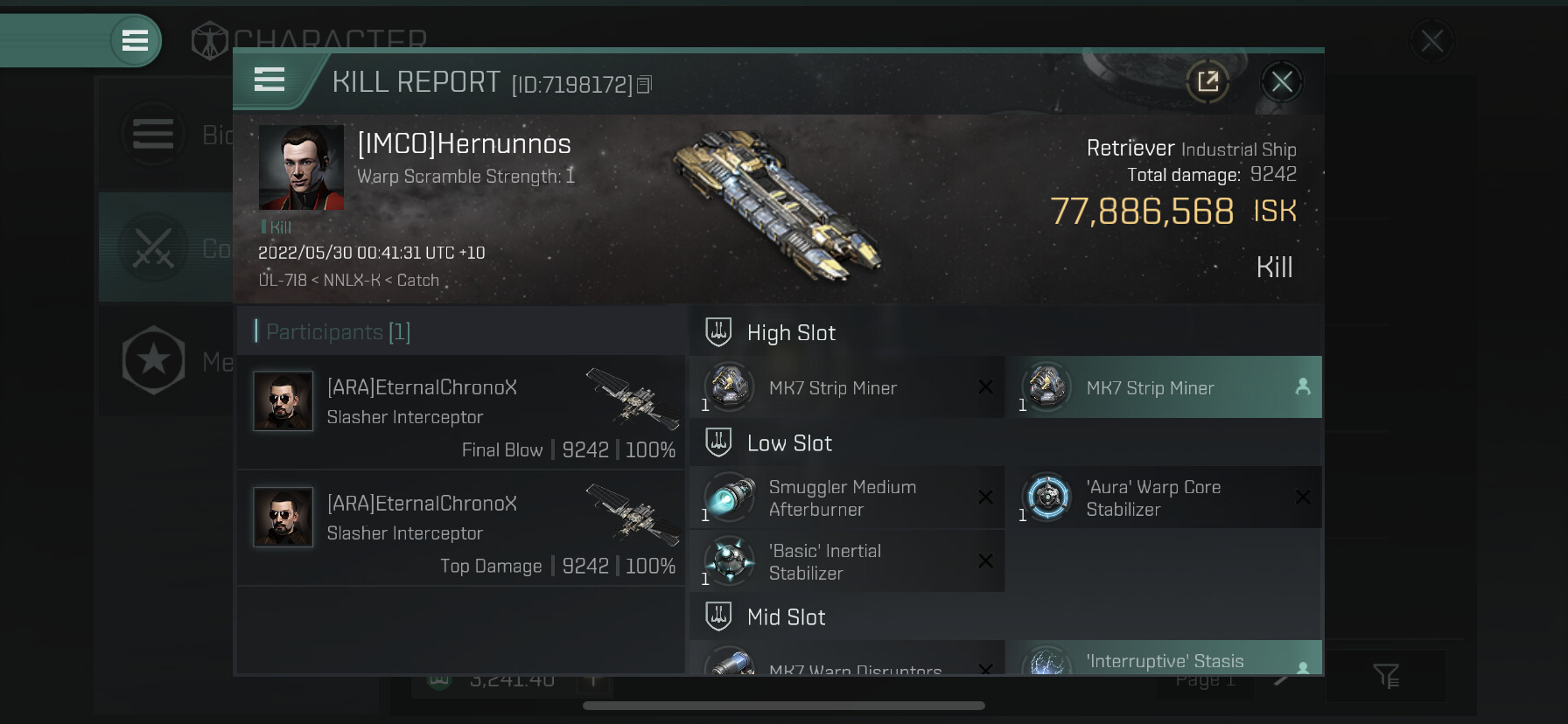Select 'Interruptive' Stasis module

1165,659
